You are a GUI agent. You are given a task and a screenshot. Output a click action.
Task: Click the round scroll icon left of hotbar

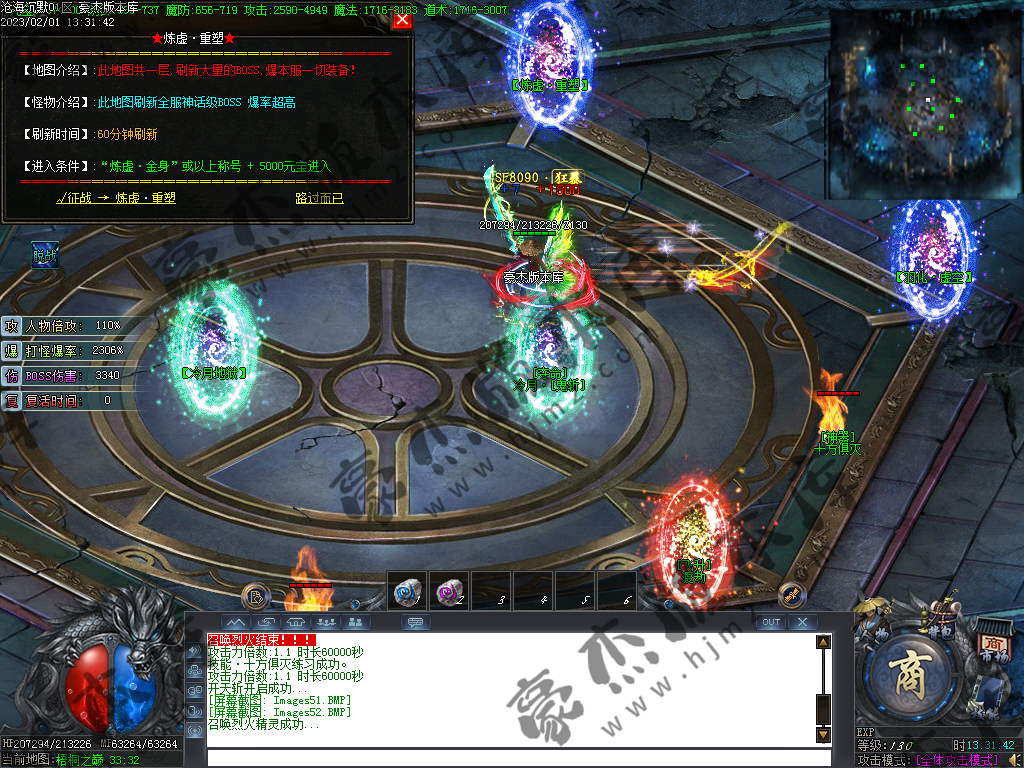(256, 595)
